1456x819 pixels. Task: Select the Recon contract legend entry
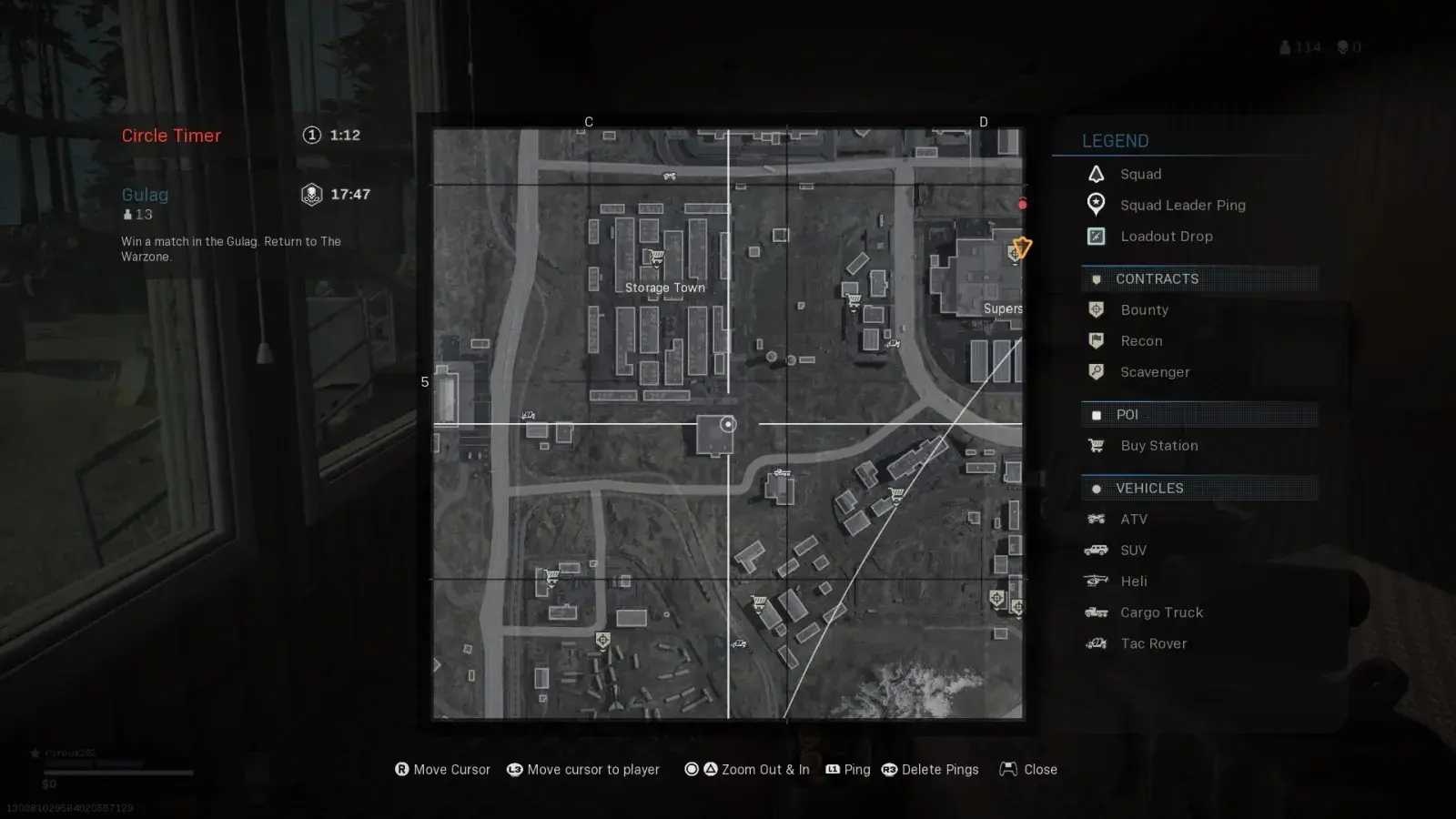[x=1141, y=340]
